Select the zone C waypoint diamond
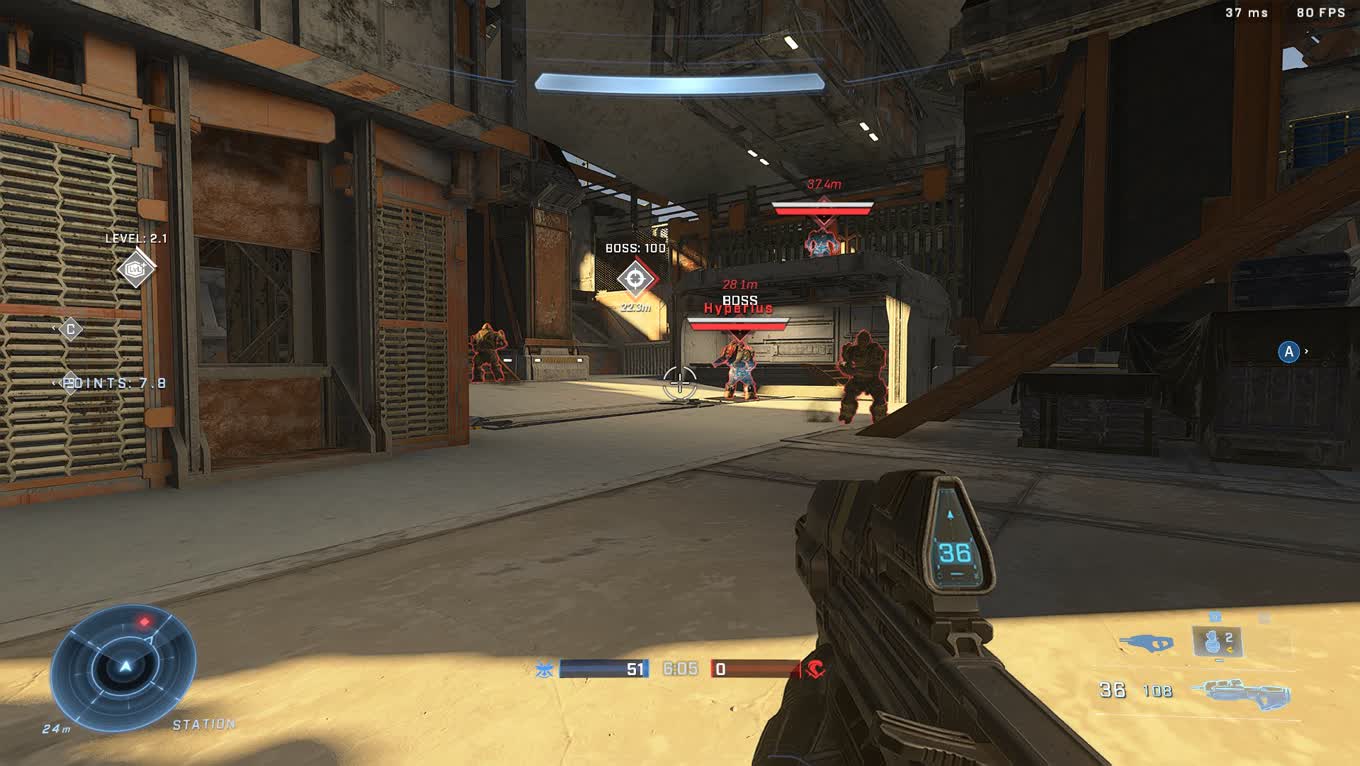 click(70, 329)
